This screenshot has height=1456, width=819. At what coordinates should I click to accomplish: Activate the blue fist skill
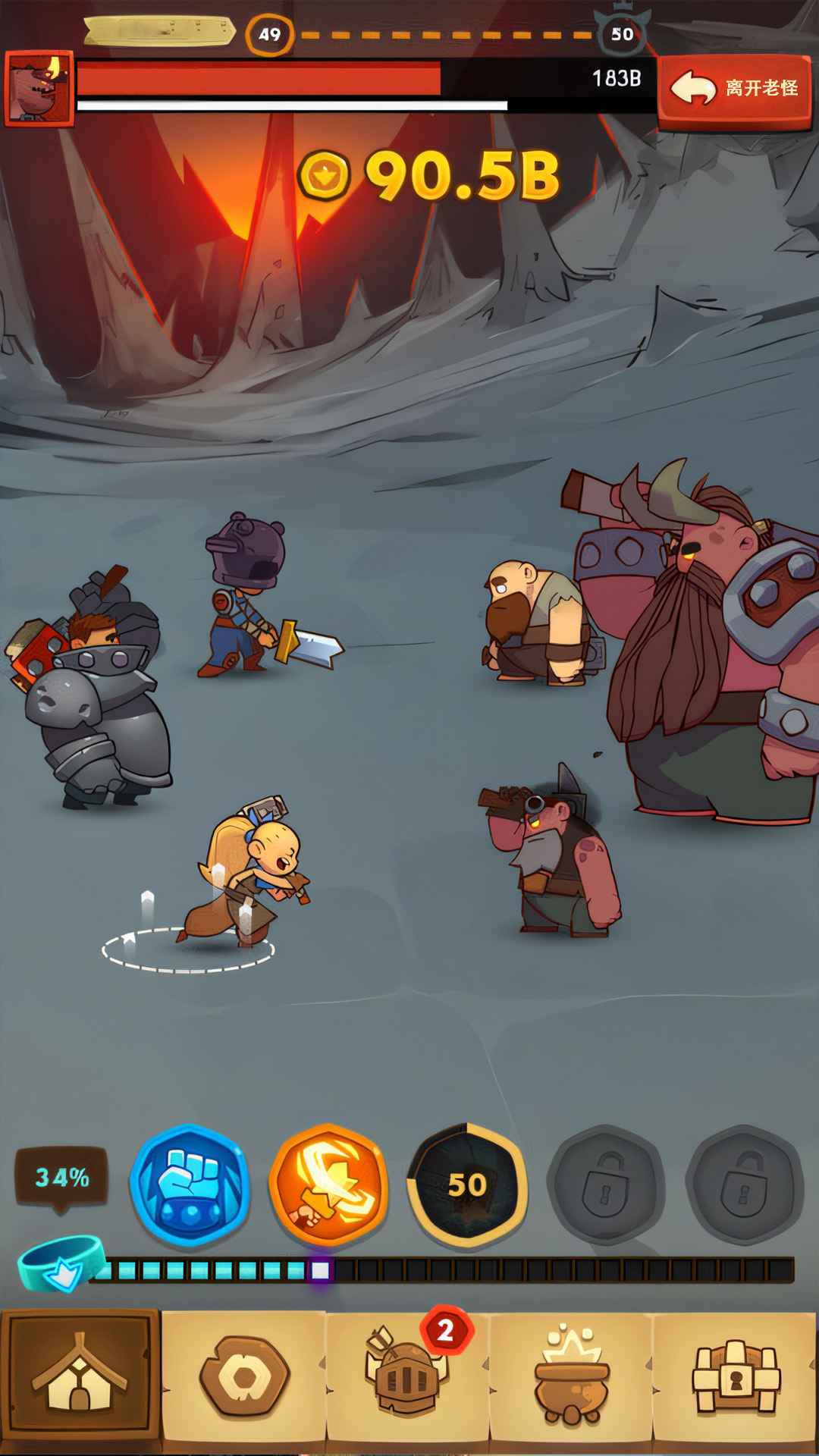click(190, 1185)
